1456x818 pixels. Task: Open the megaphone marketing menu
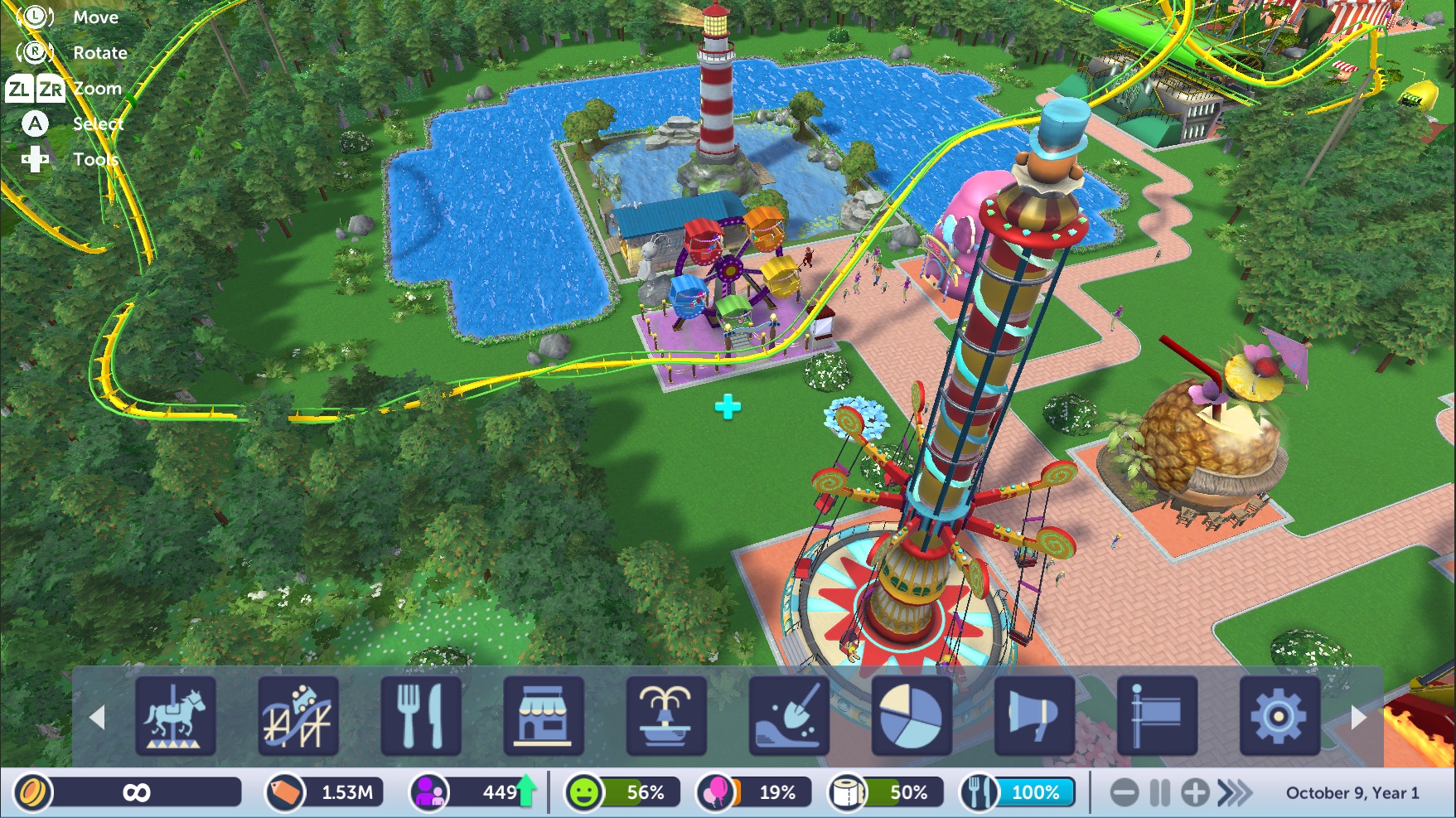coord(1034,715)
